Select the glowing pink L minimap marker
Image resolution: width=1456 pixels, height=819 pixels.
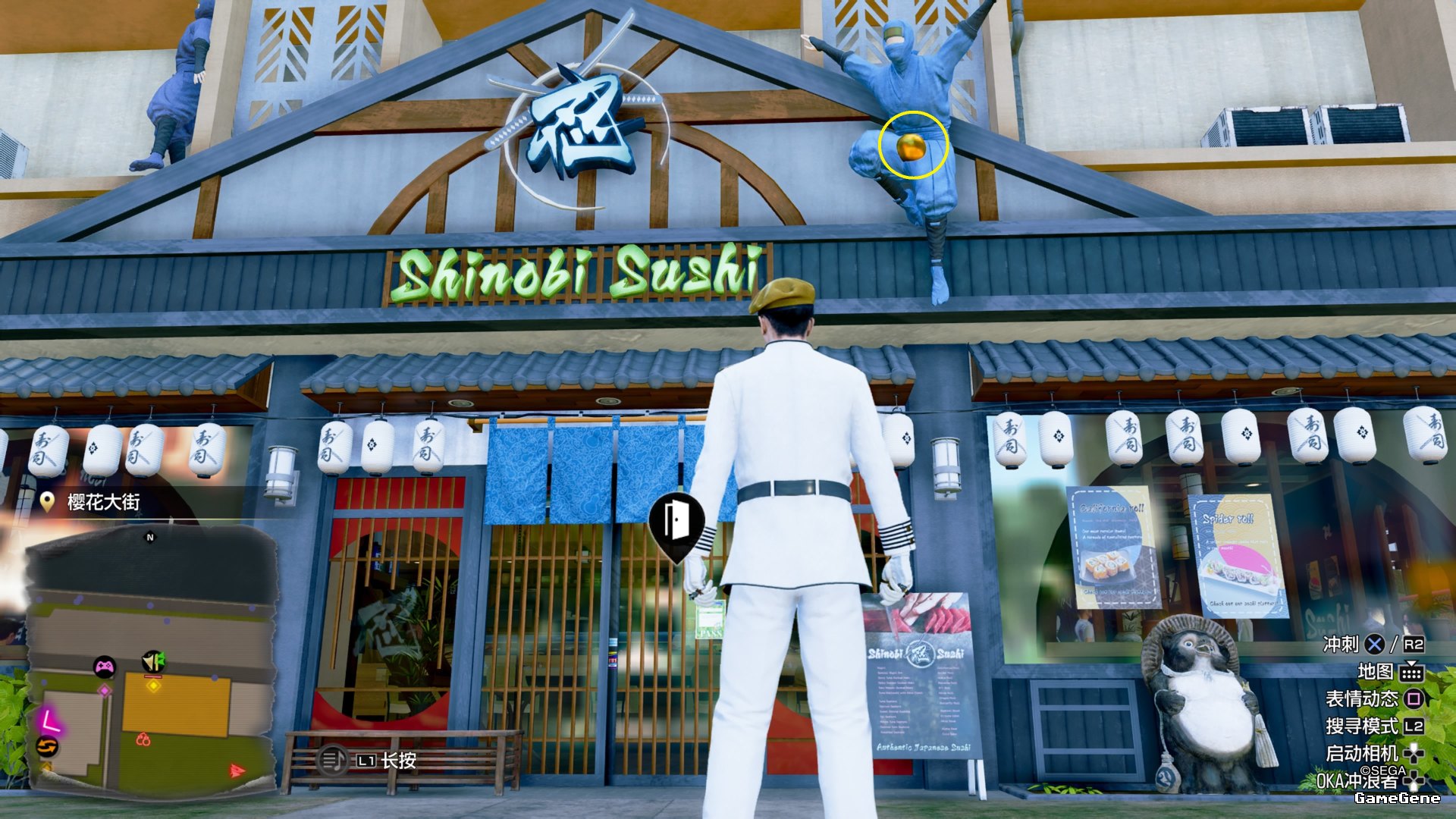pos(50,719)
